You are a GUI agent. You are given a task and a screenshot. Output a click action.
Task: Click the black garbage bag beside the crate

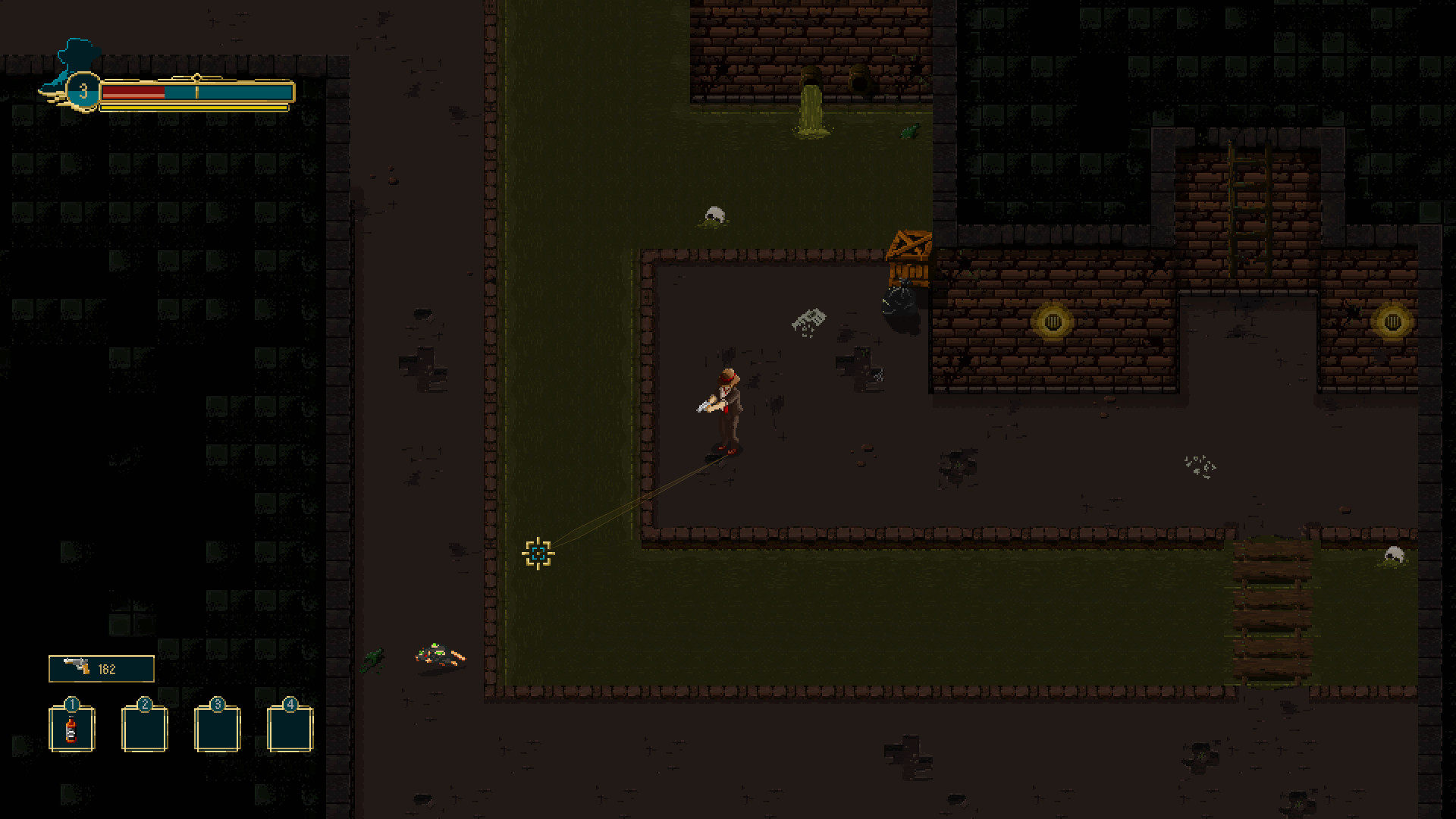[x=899, y=303]
